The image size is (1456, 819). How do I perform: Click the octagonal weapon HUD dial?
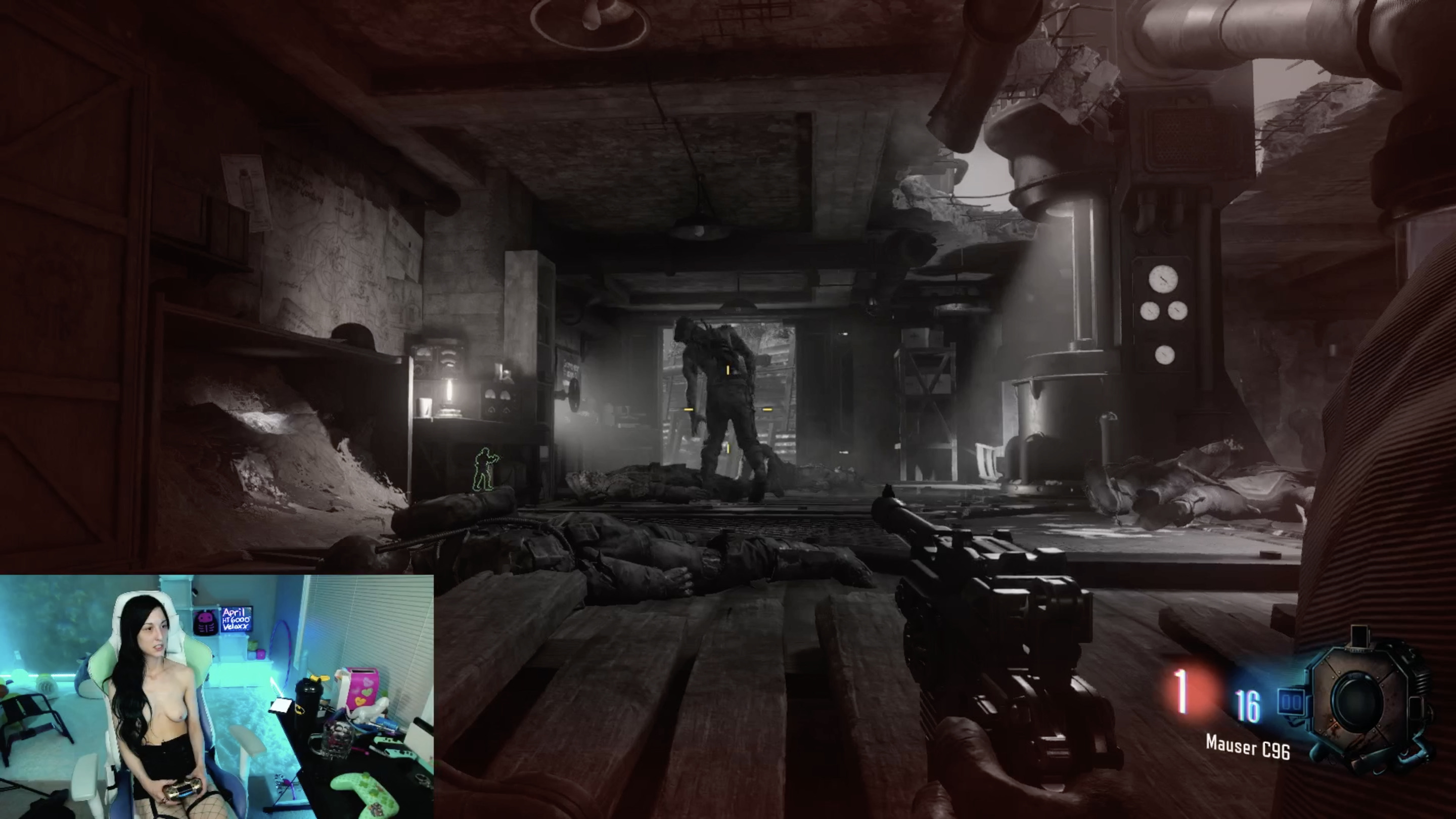[x=1360, y=701]
